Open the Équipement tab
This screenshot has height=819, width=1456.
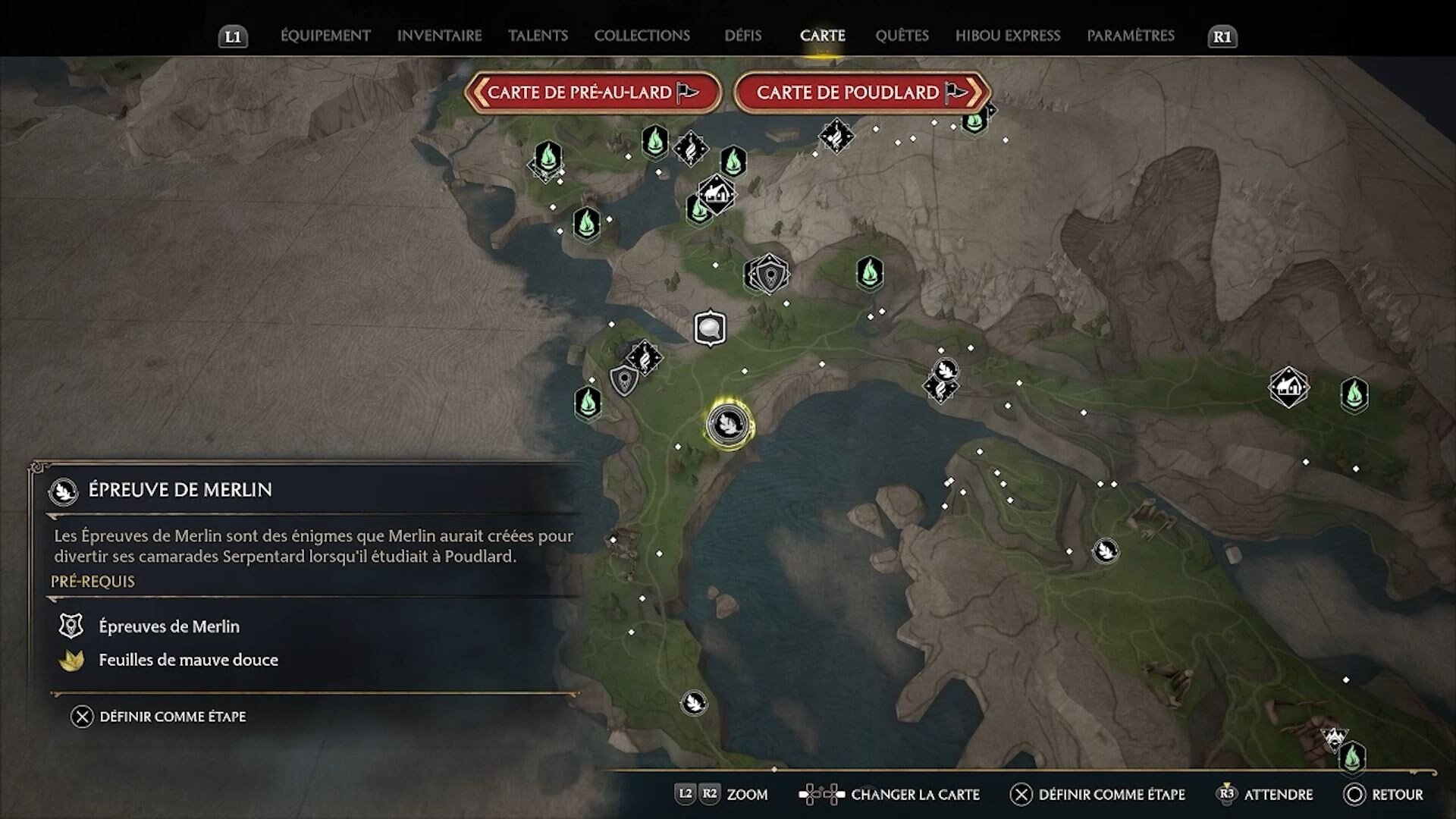(325, 36)
